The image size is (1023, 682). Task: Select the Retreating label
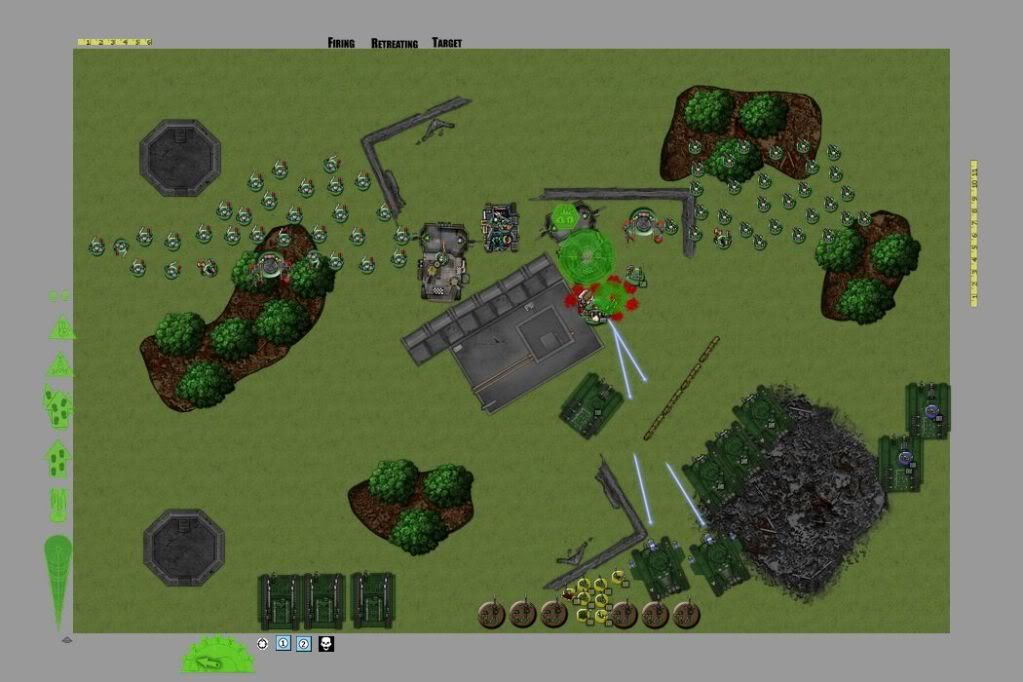(396, 43)
